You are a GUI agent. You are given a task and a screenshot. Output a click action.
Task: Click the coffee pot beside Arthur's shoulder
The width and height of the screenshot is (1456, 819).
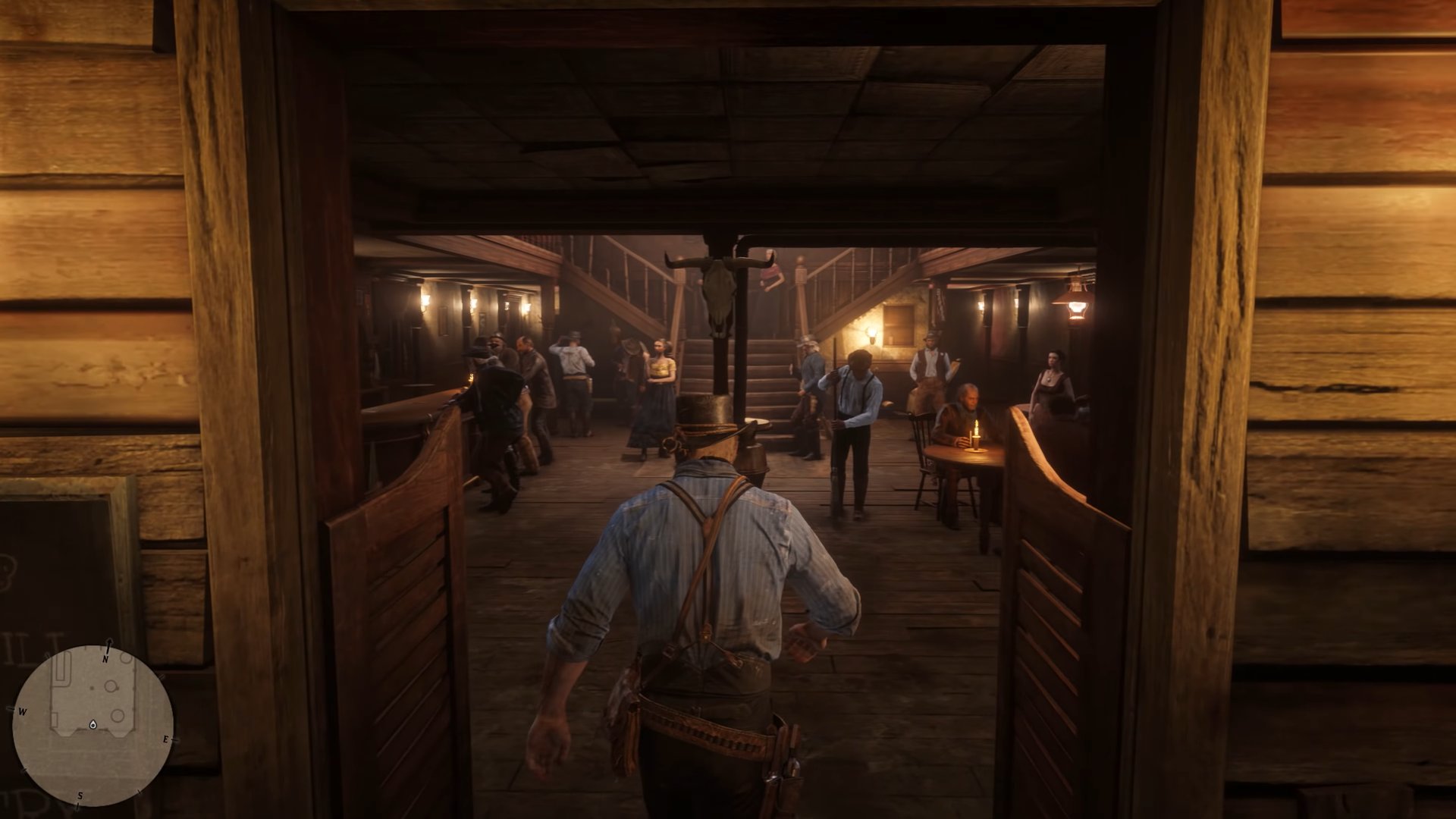[755, 459]
